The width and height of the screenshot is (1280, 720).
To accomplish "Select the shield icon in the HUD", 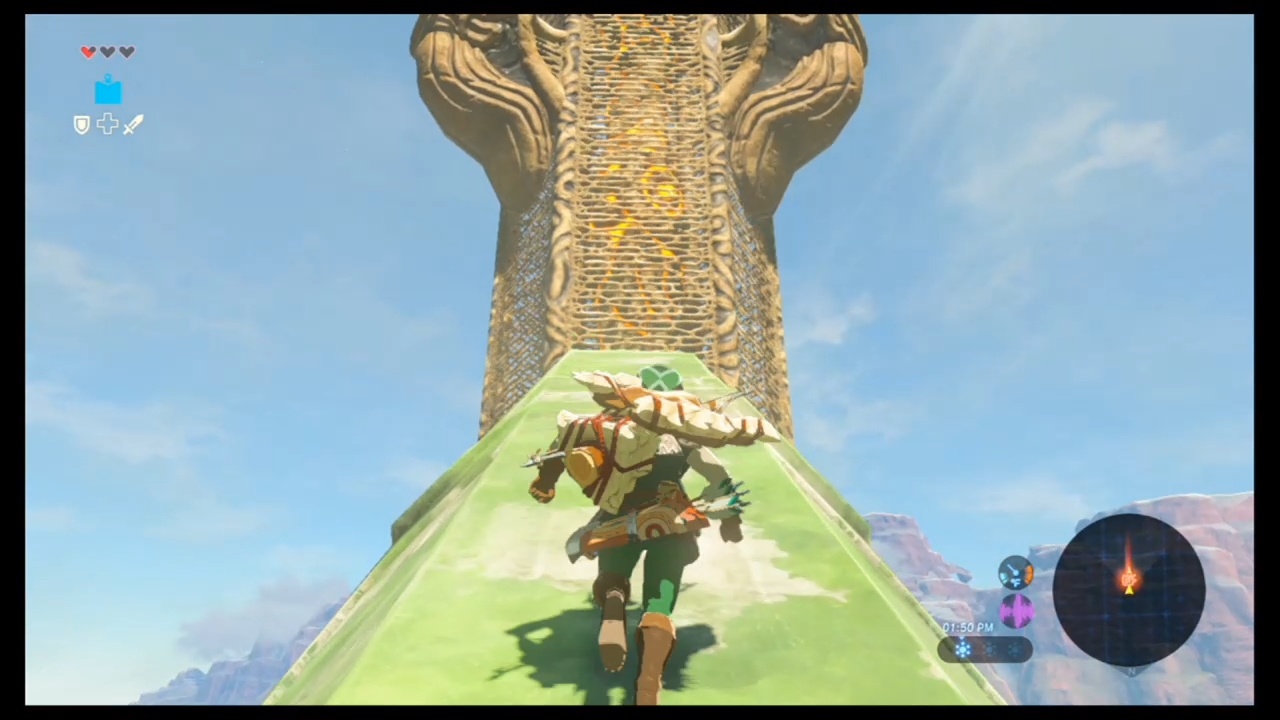I will pos(81,124).
